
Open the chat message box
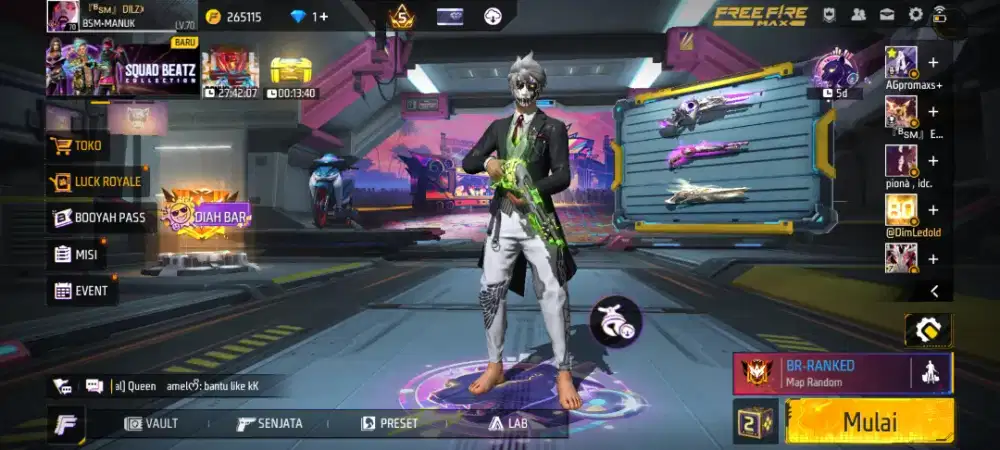(93, 386)
